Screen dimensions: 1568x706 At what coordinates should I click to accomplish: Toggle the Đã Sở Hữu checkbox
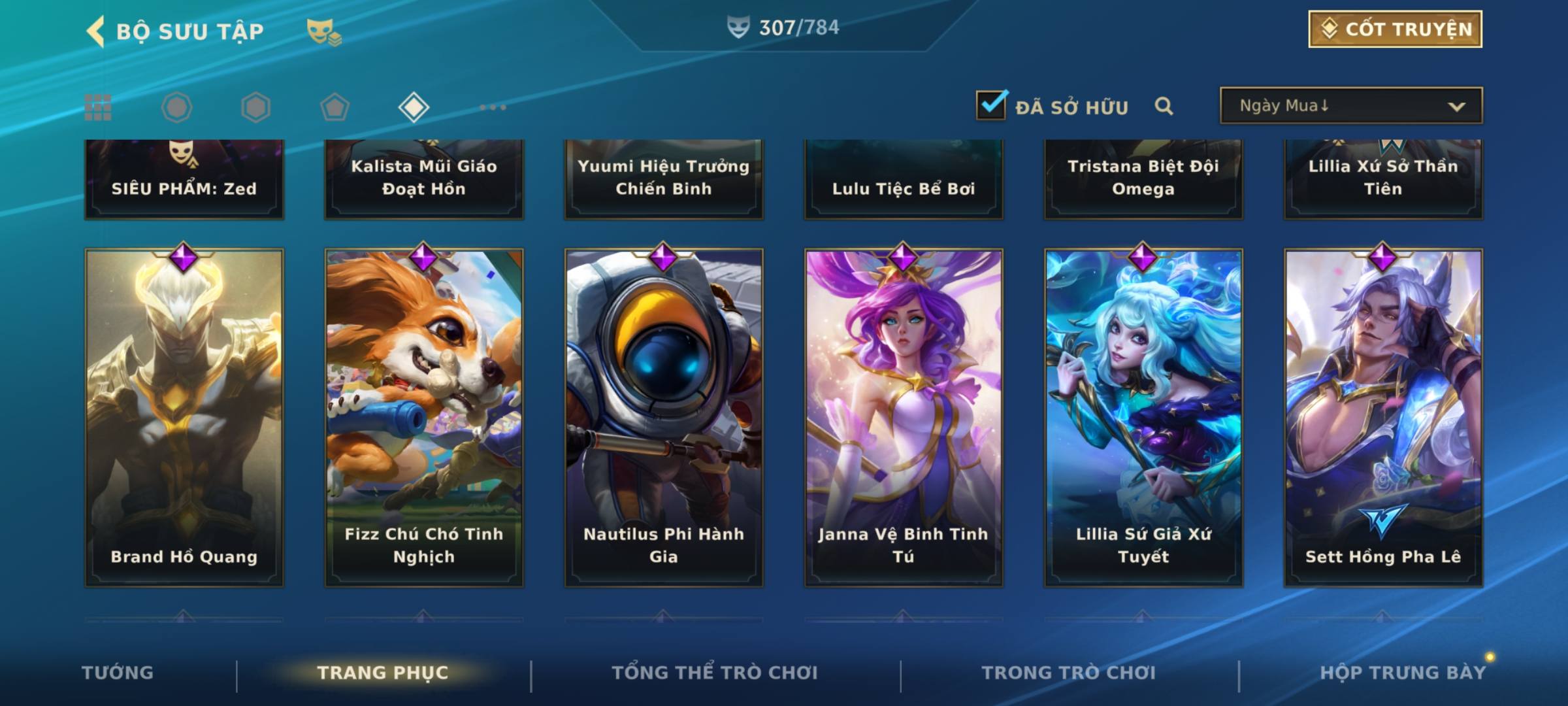(x=991, y=105)
